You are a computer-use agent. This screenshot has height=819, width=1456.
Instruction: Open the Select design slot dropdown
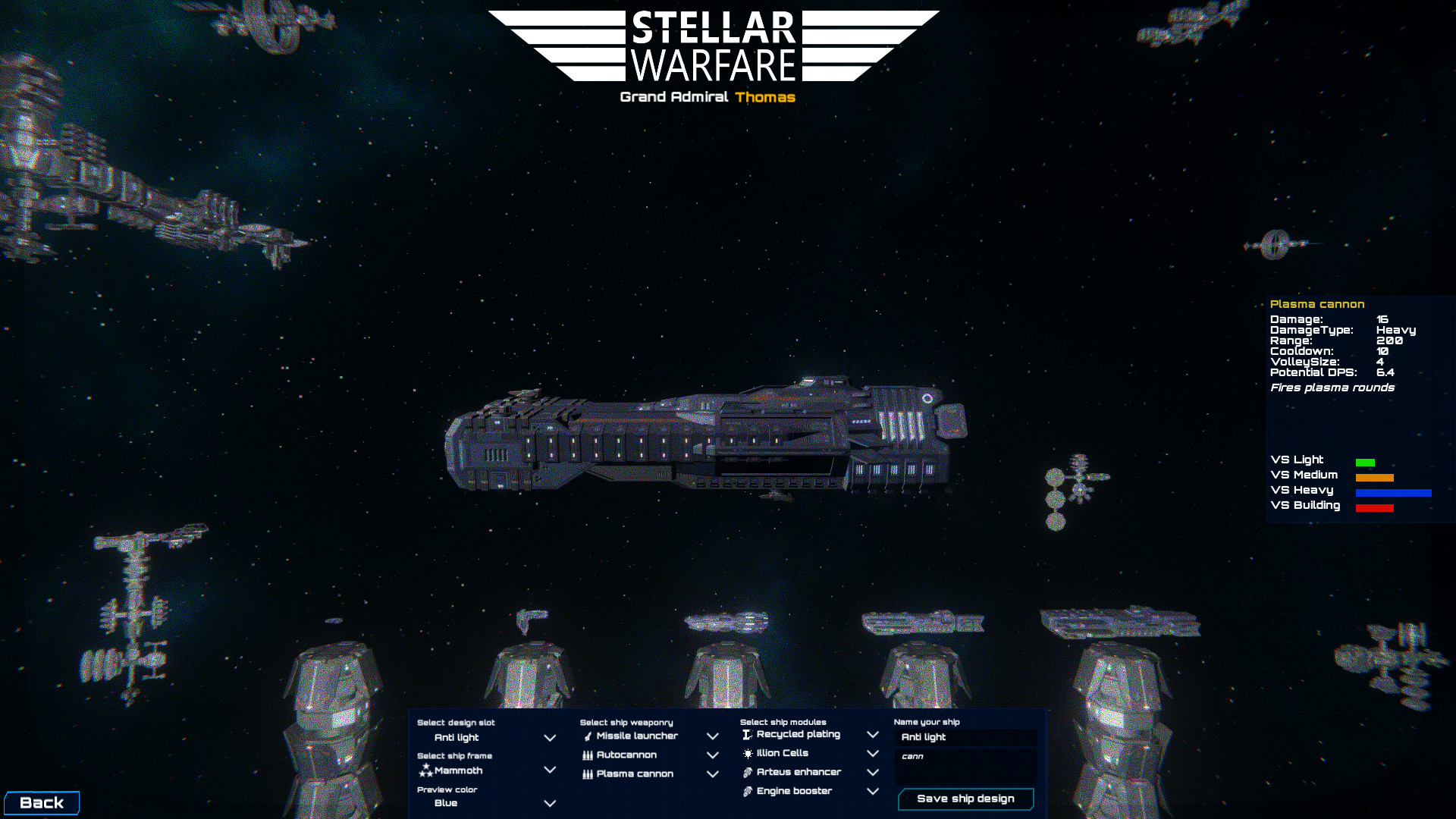(x=549, y=737)
